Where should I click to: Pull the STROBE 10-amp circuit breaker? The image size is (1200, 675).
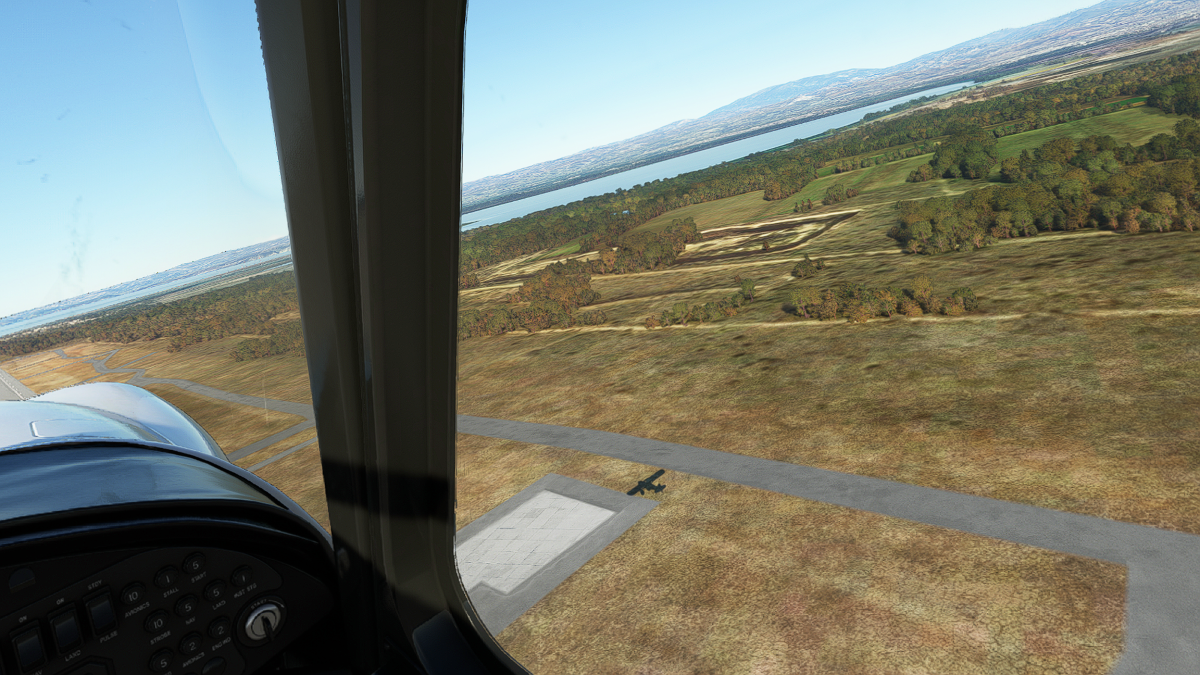click(157, 623)
